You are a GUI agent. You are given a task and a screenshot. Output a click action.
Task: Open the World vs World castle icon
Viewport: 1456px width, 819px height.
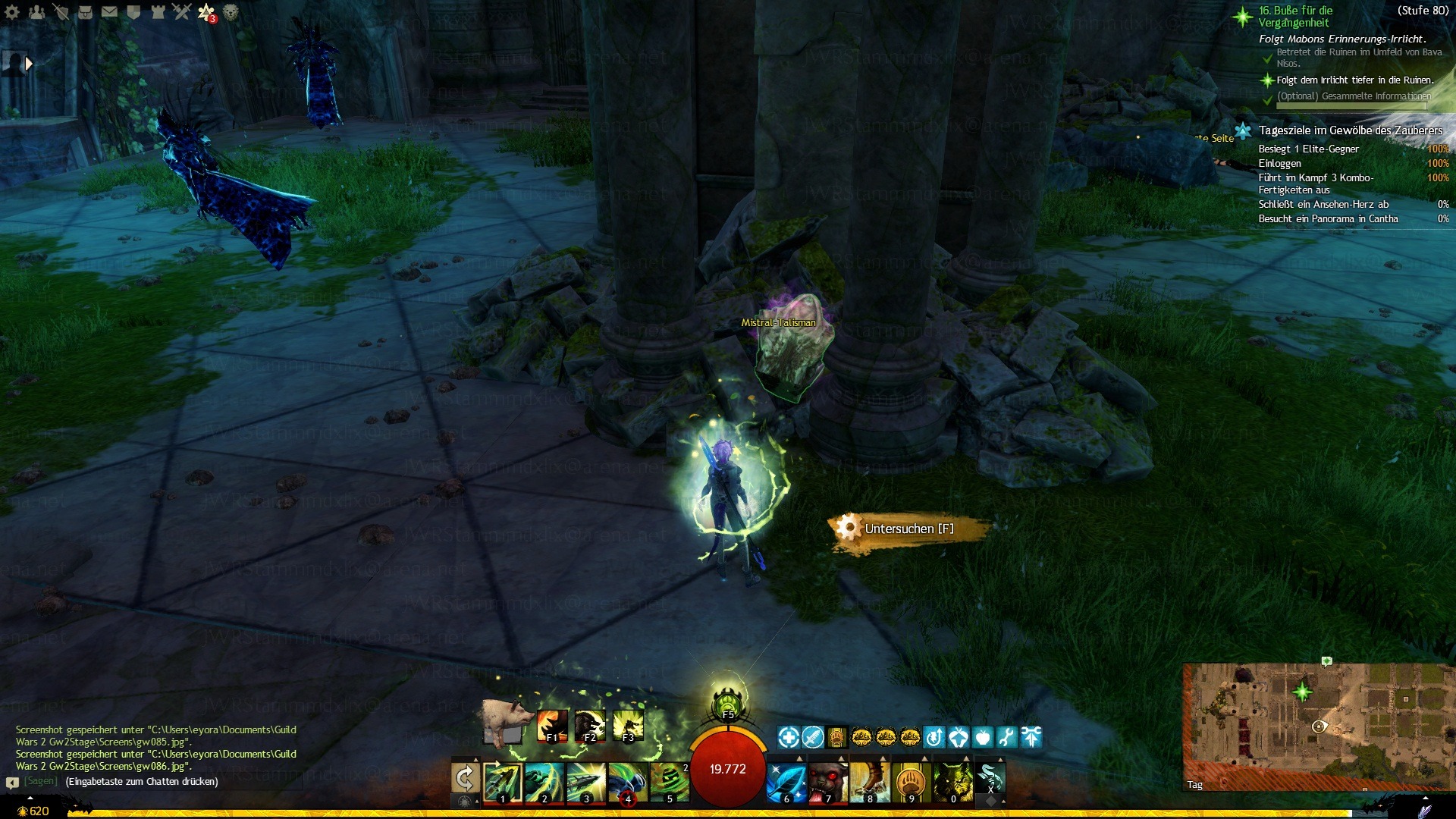coord(158,12)
